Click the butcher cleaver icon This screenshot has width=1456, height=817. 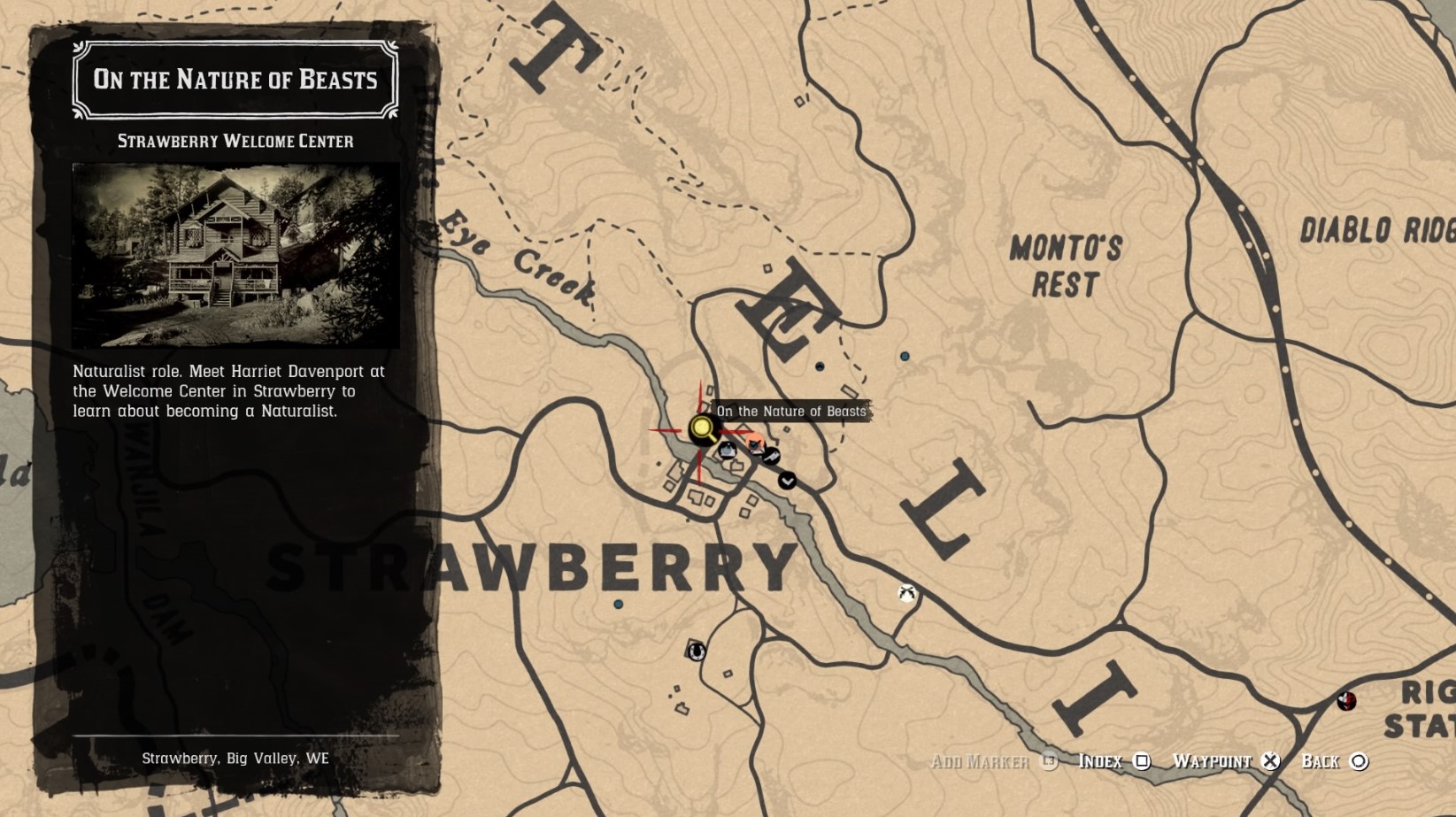[771, 458]
